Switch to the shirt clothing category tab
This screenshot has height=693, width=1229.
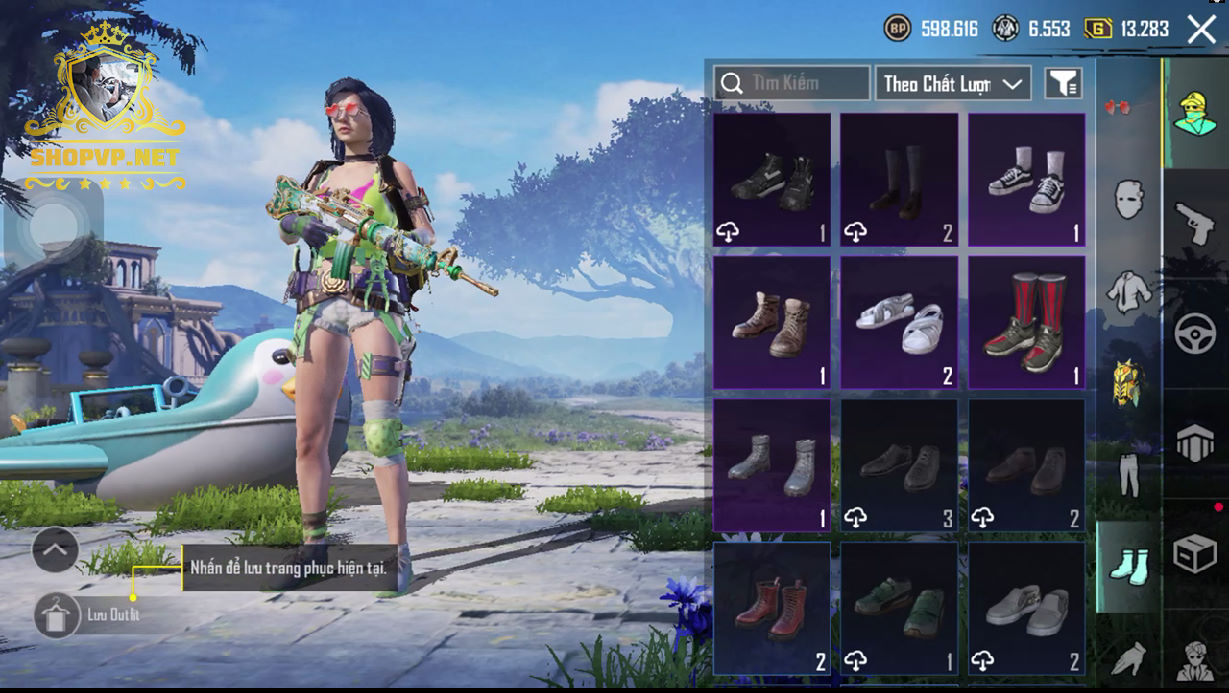click(1129, 292)
